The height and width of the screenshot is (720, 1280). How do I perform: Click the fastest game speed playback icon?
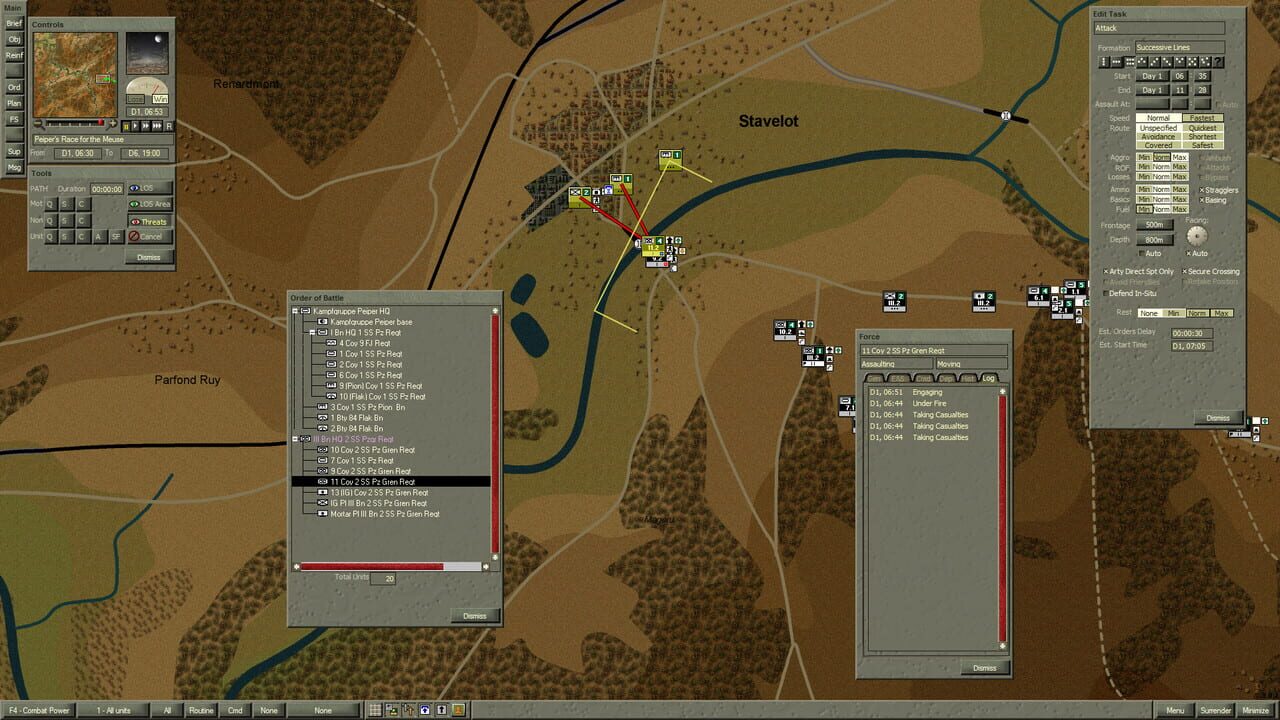click(x=157, y=125)
